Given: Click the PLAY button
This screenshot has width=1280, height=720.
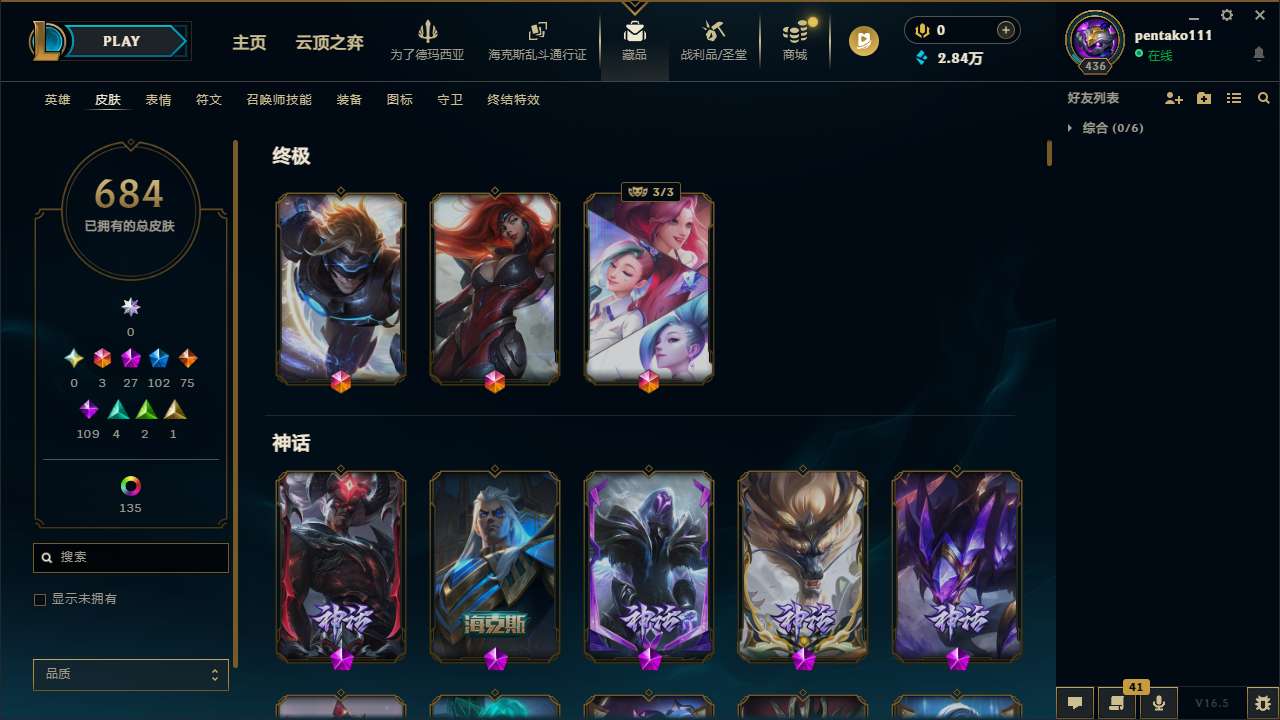Looking at the screenshot, I should 121,41.
